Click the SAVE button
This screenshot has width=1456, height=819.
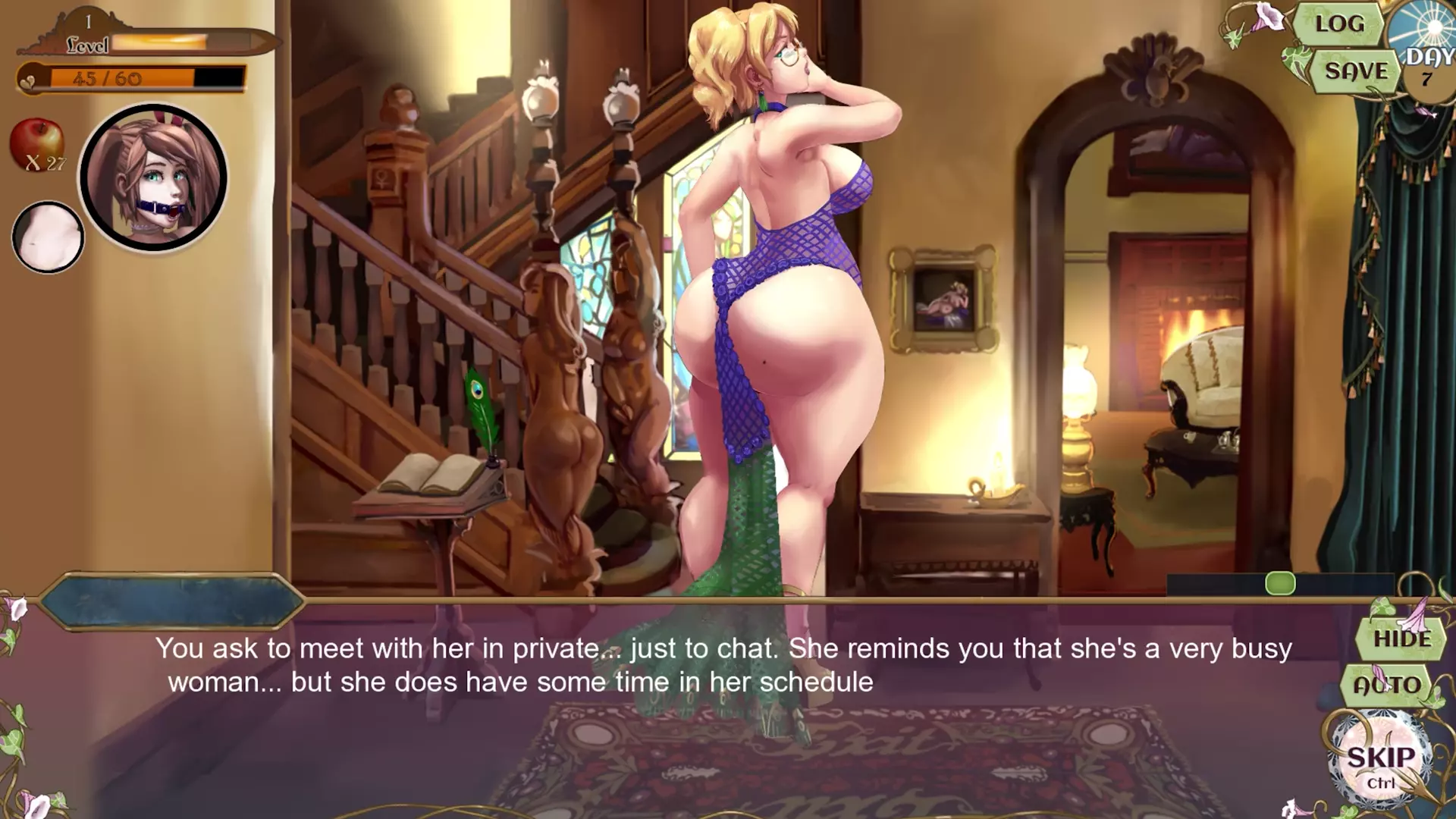click(1356, 71)
